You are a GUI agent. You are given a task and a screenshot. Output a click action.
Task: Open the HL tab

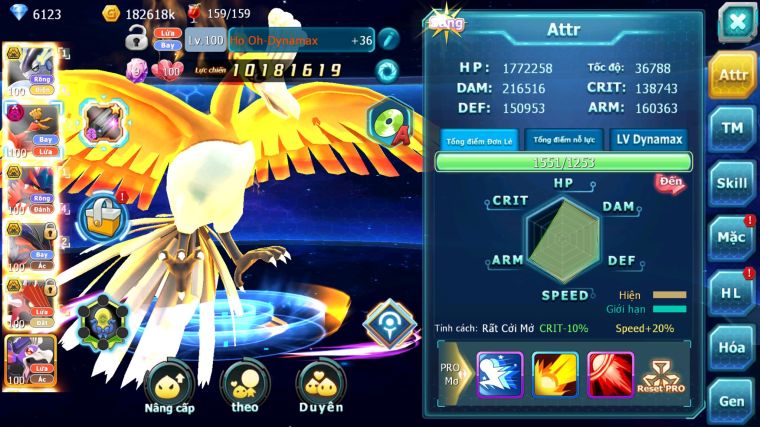click(732, 292)
